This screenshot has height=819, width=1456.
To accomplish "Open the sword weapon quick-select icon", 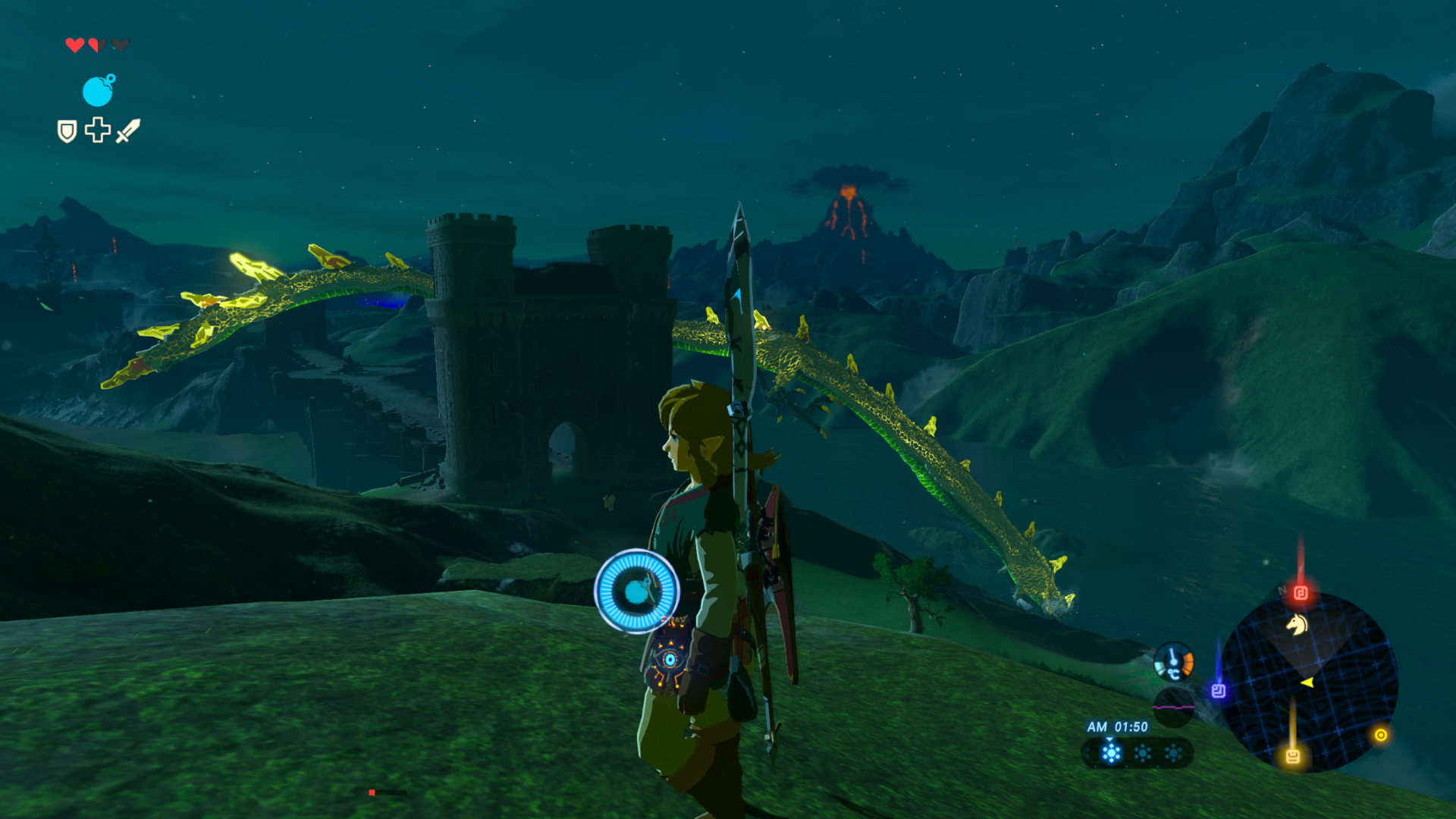I will (x=127, y=130).
